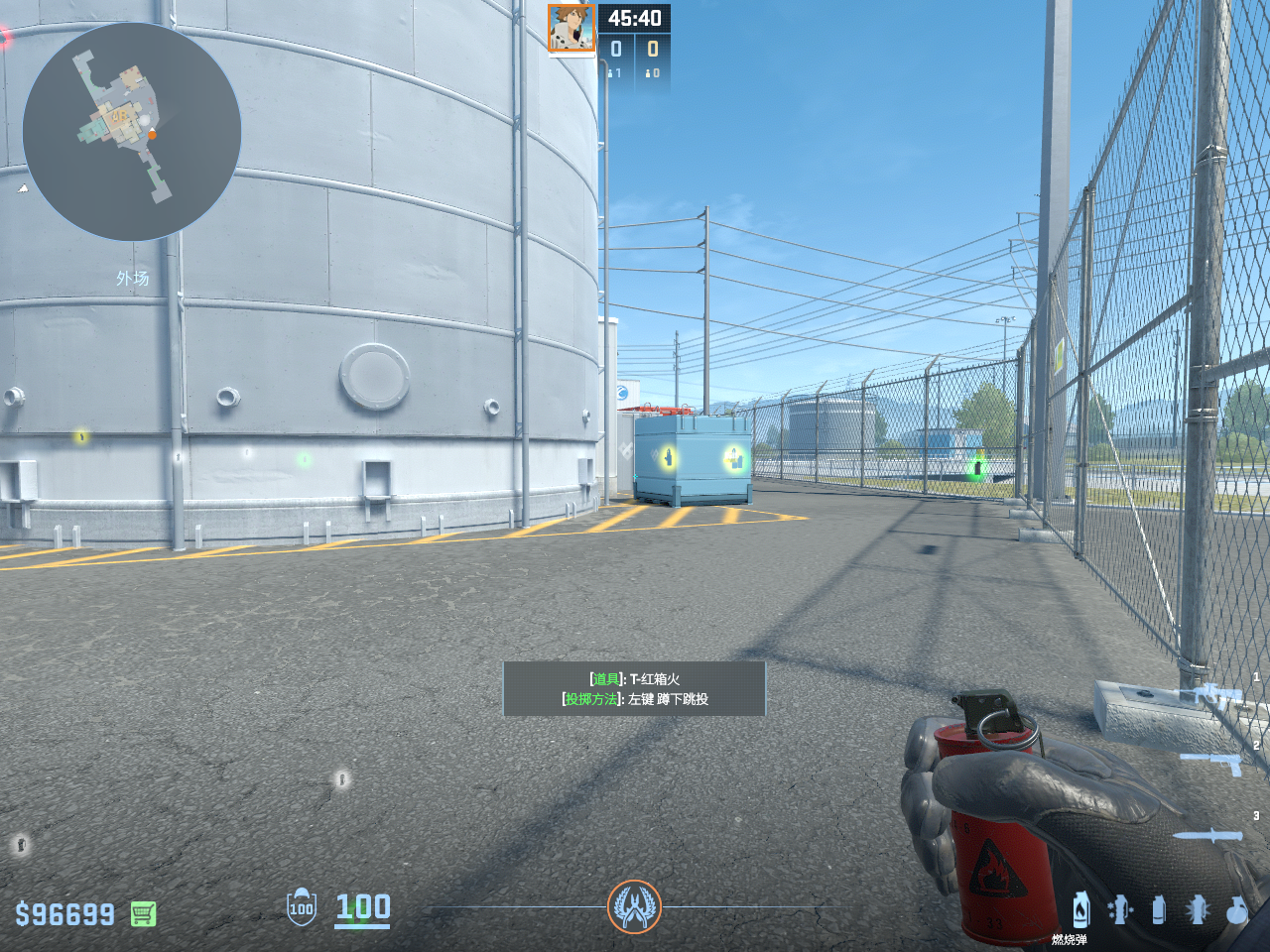Pick the smoke grenade icon
1270x952 pixels.
point(1158,909)
